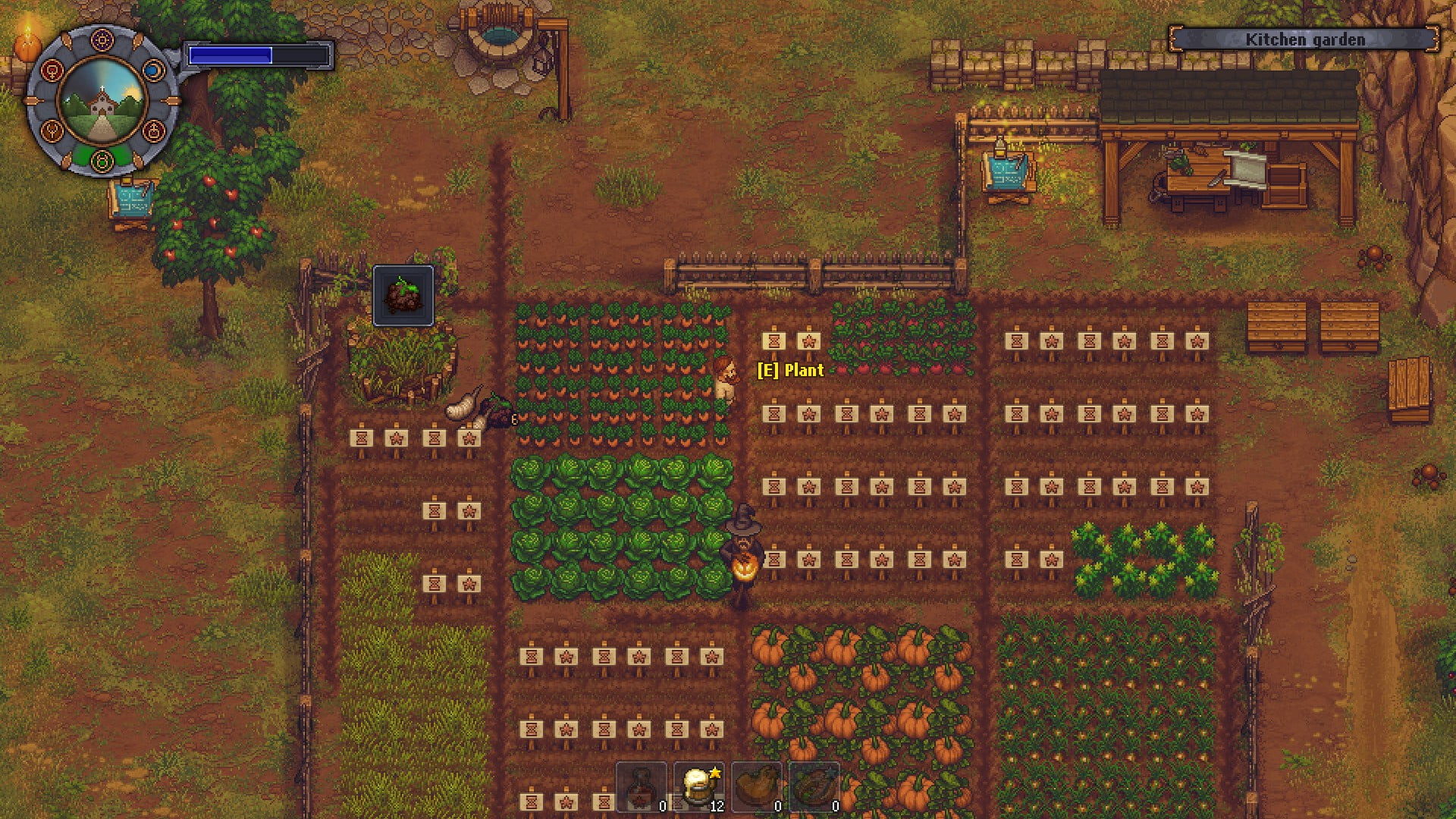The image size is (1456, 819).
Task: Click the blue crescent moon day symbol
Action: coord(154,71)
